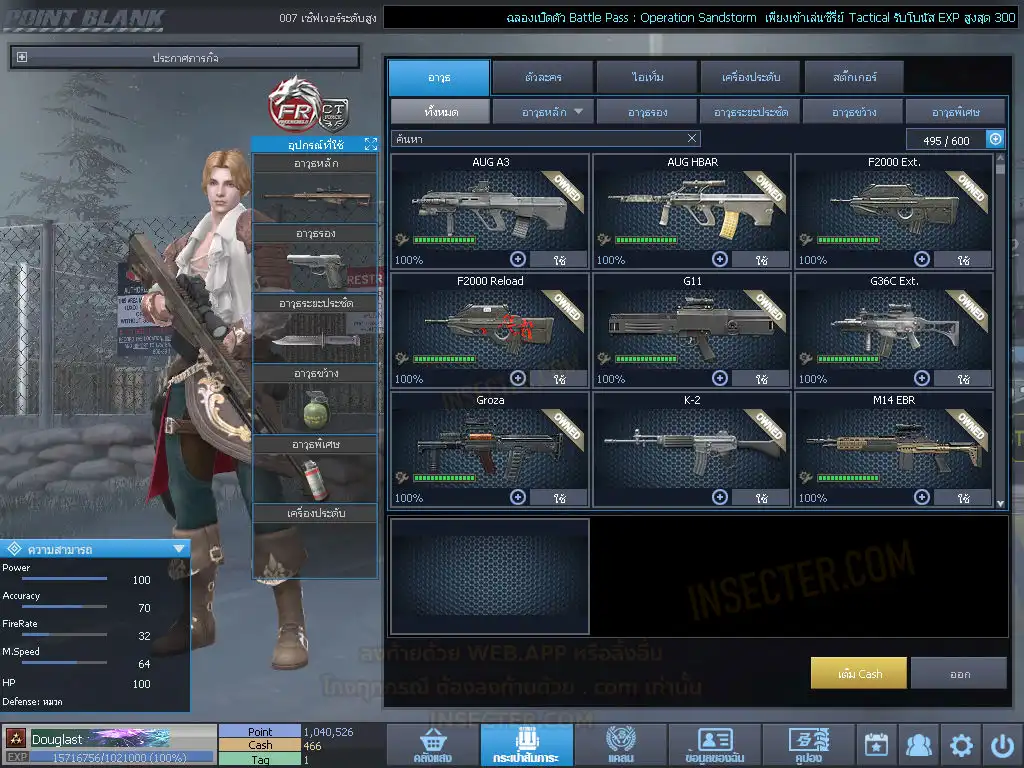Open the คลังแสง shop from the bottom bar
This screenshot has width=1024, height=768.
pyautogui.click(x=431, y=745)
